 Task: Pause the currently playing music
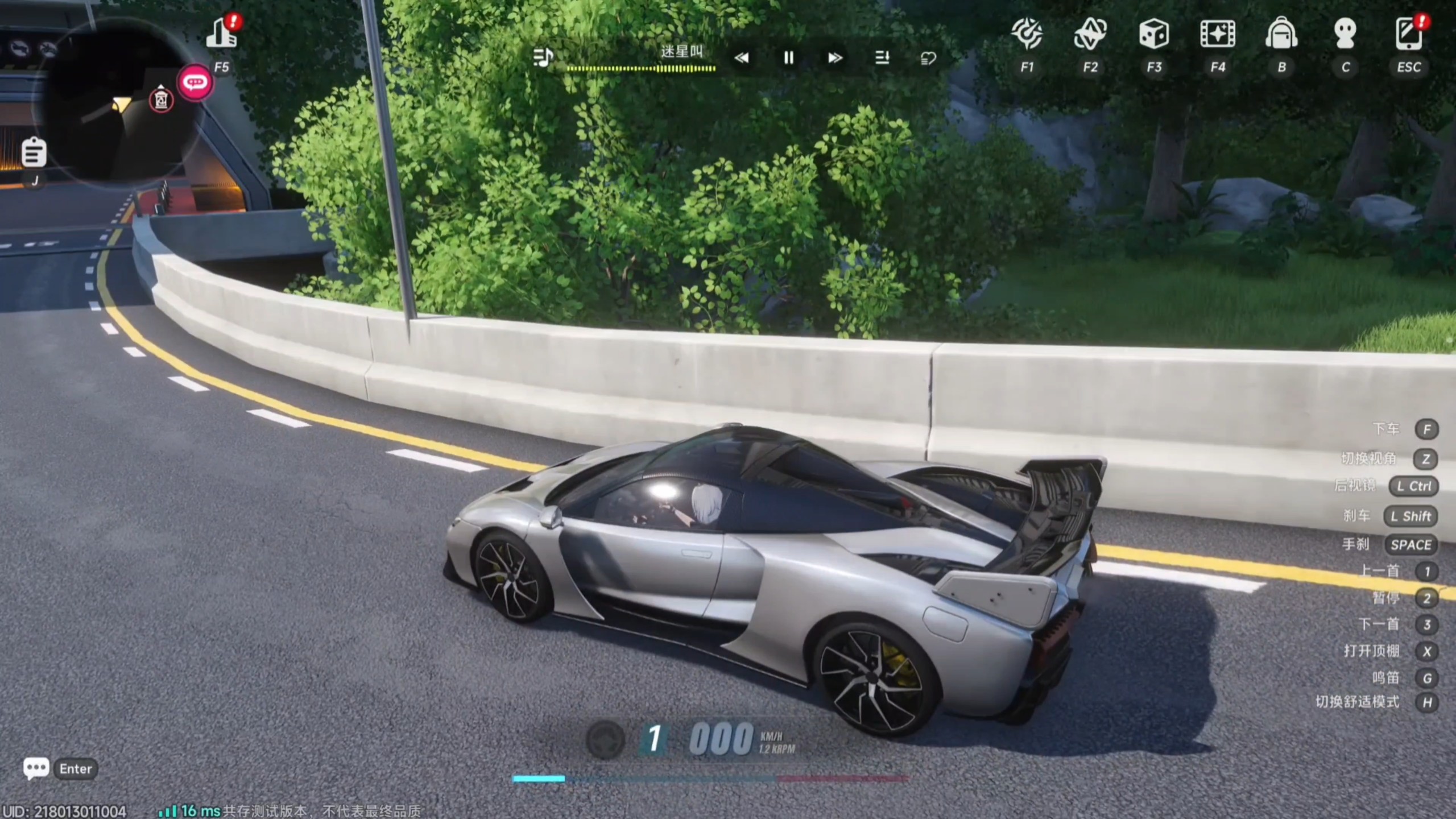[788, 57]
